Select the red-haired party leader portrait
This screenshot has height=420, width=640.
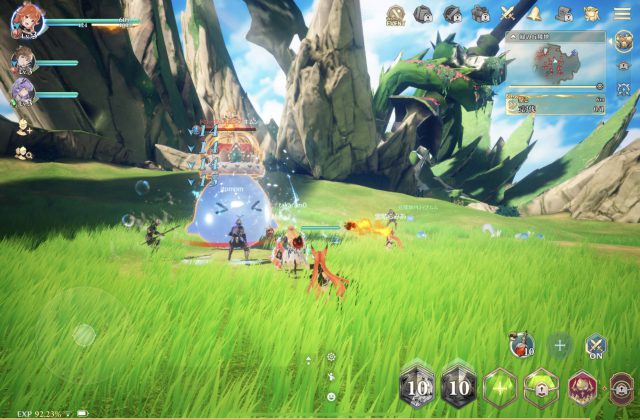(x=27, y=20)
